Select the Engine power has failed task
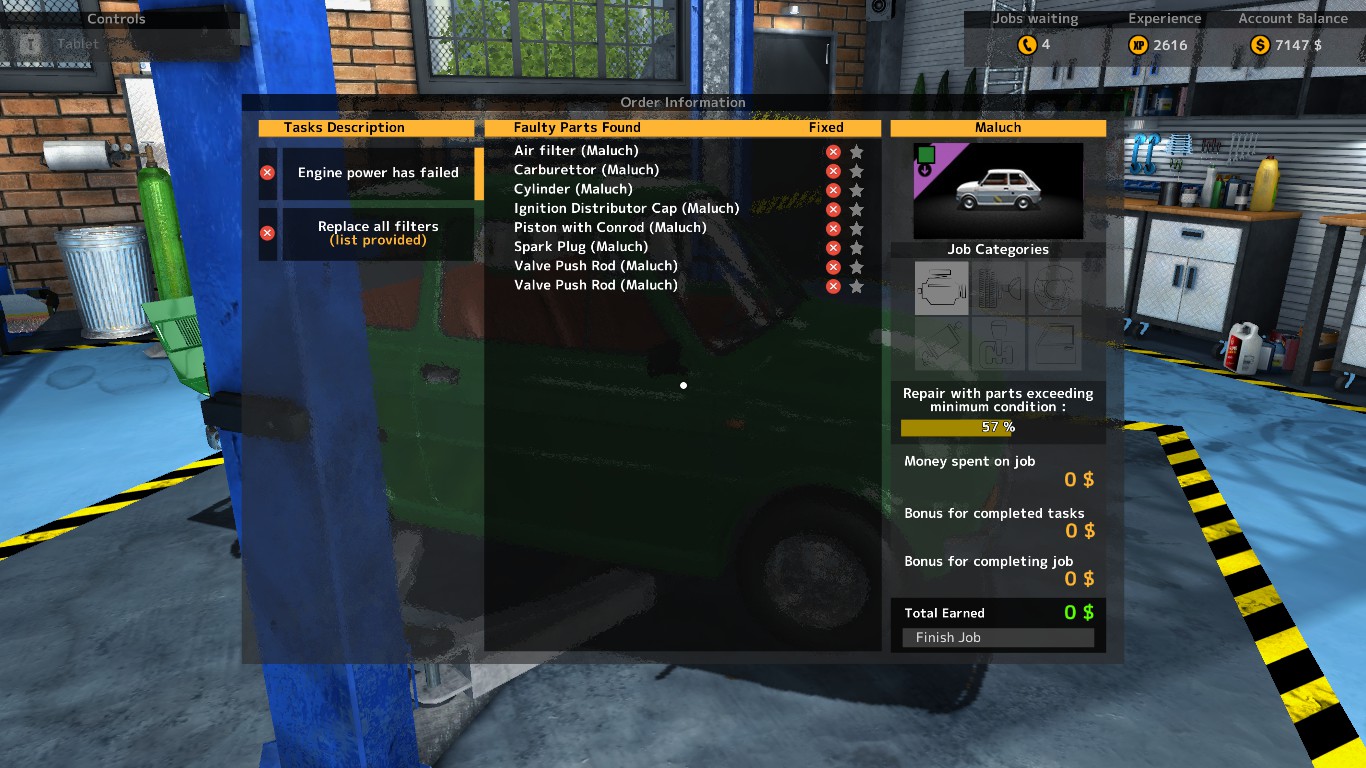1366x768 pixels. (377, 173)
